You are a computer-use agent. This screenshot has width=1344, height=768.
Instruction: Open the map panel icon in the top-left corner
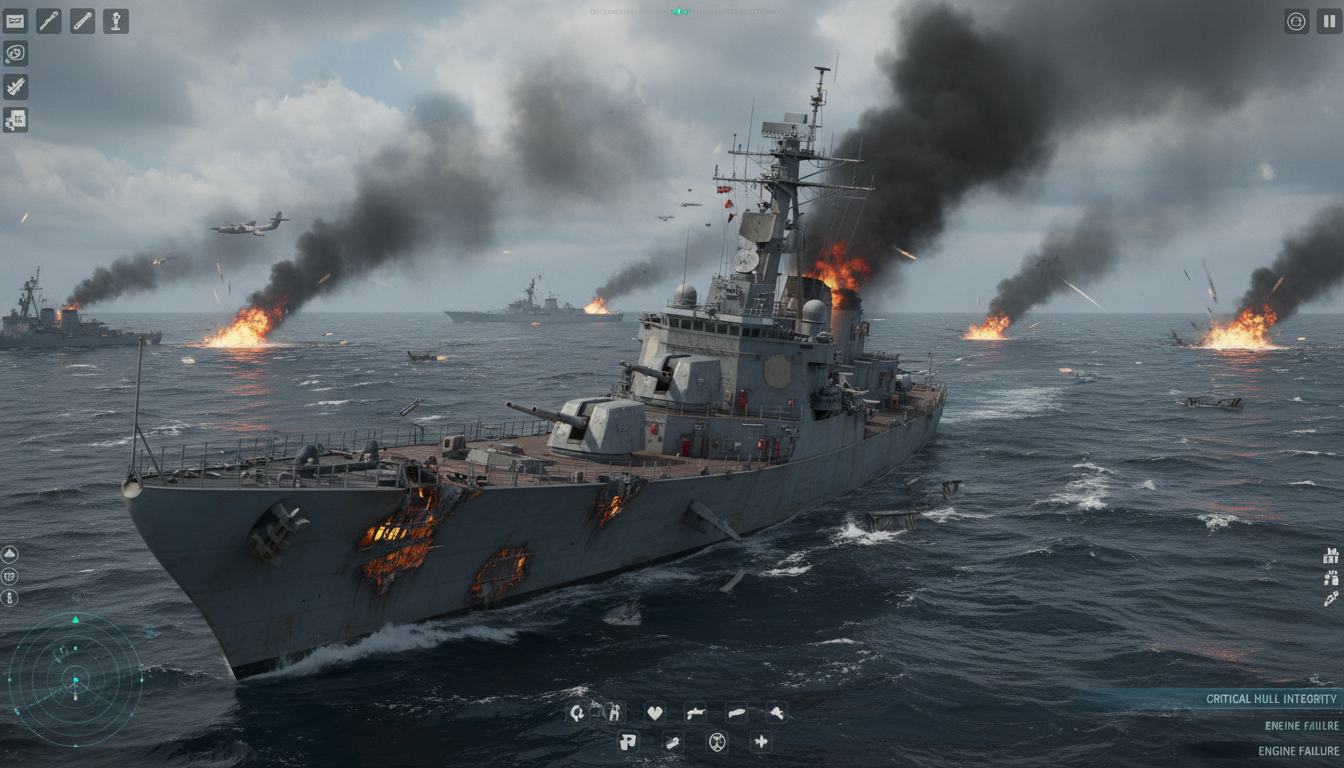(x=15, y=21)
